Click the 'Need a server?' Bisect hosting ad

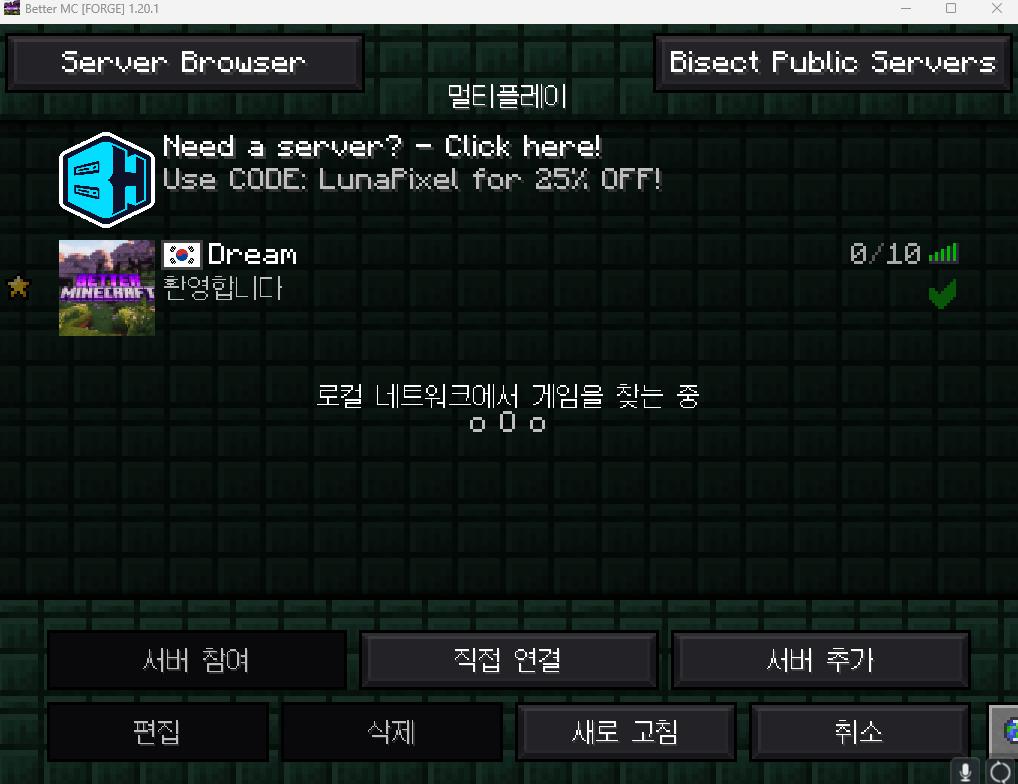382,164
